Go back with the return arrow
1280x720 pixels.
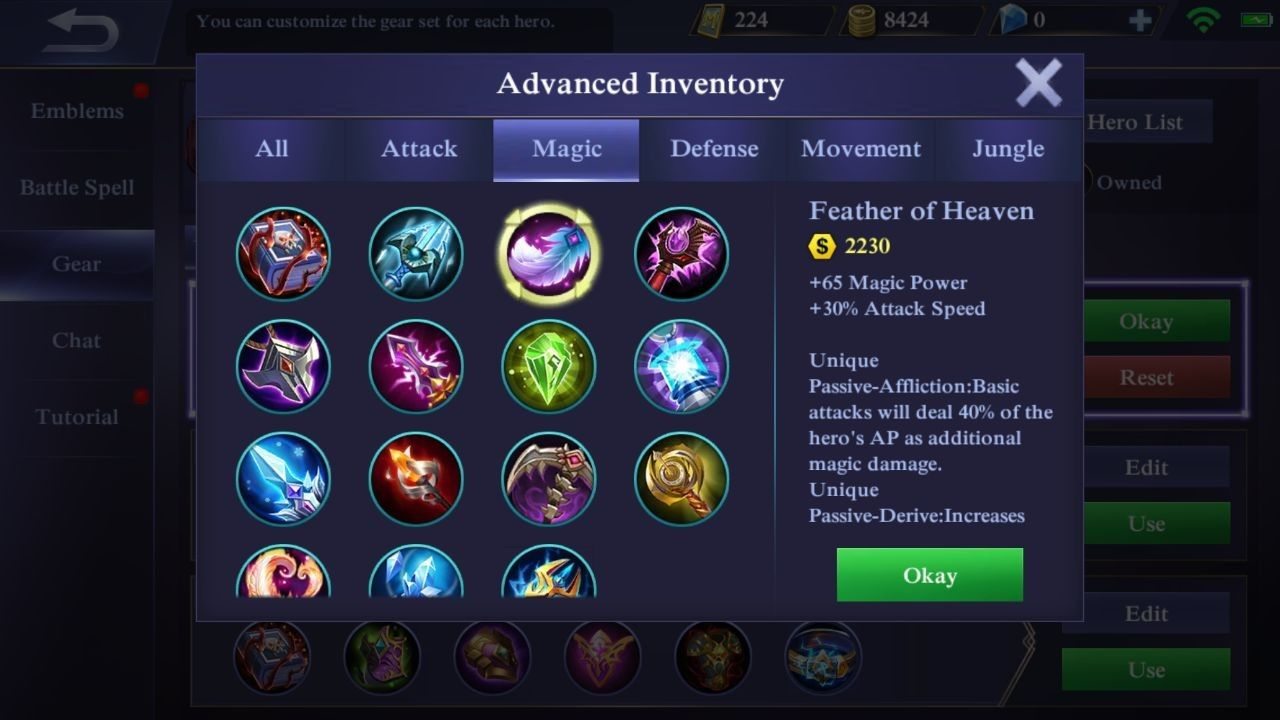pyautogui.click(x=82, y=31)
